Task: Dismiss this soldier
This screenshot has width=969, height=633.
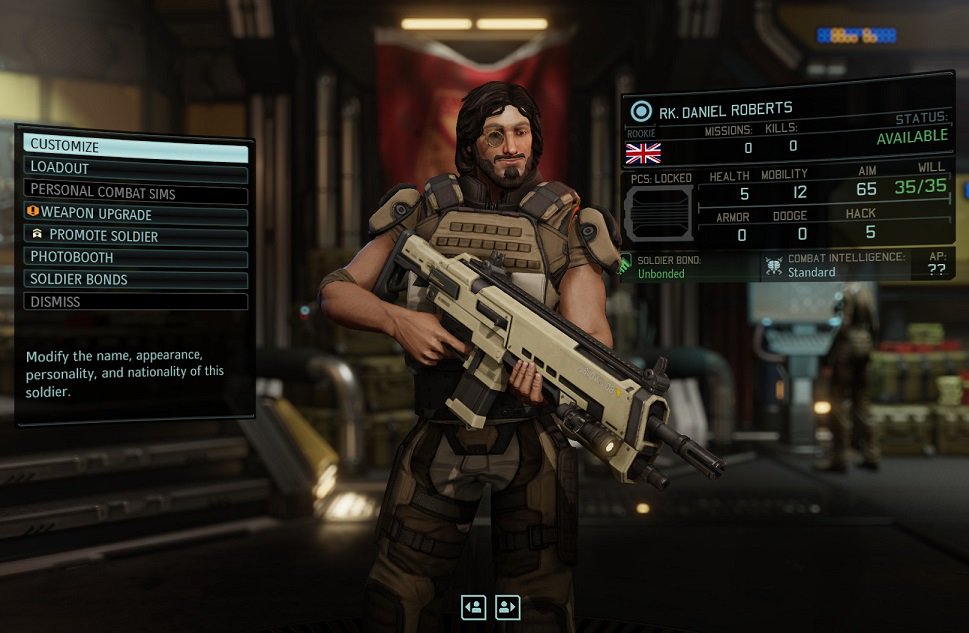Action: click(x=135, y=301)
